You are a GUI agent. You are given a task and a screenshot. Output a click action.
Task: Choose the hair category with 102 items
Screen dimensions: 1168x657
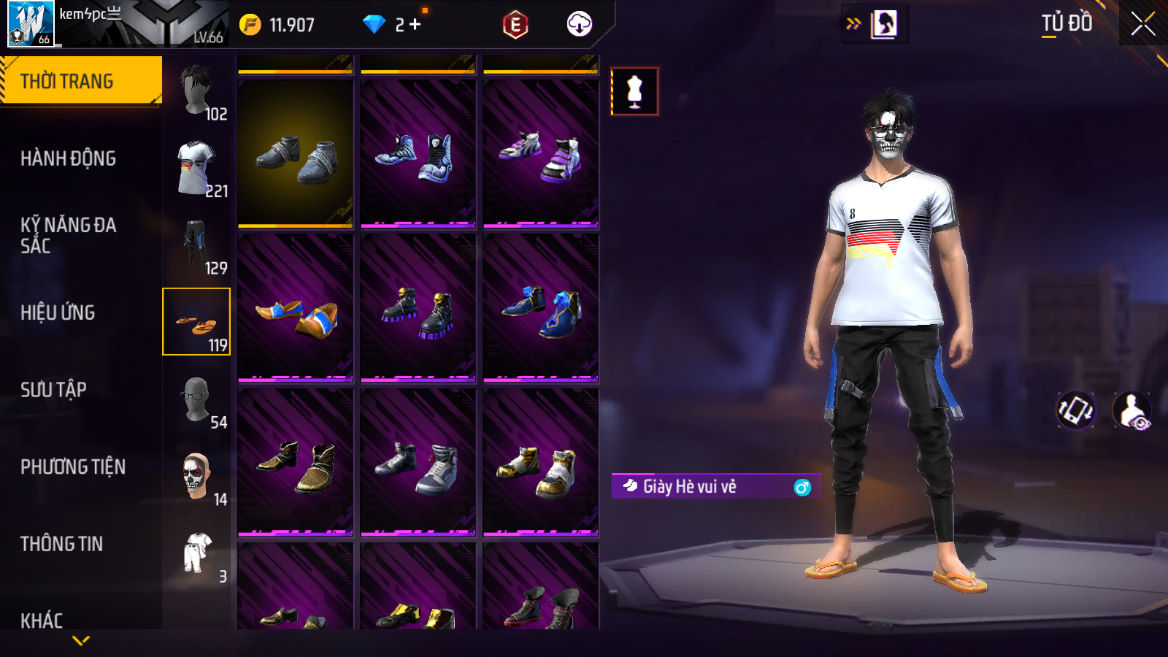(x=197, y=91)
